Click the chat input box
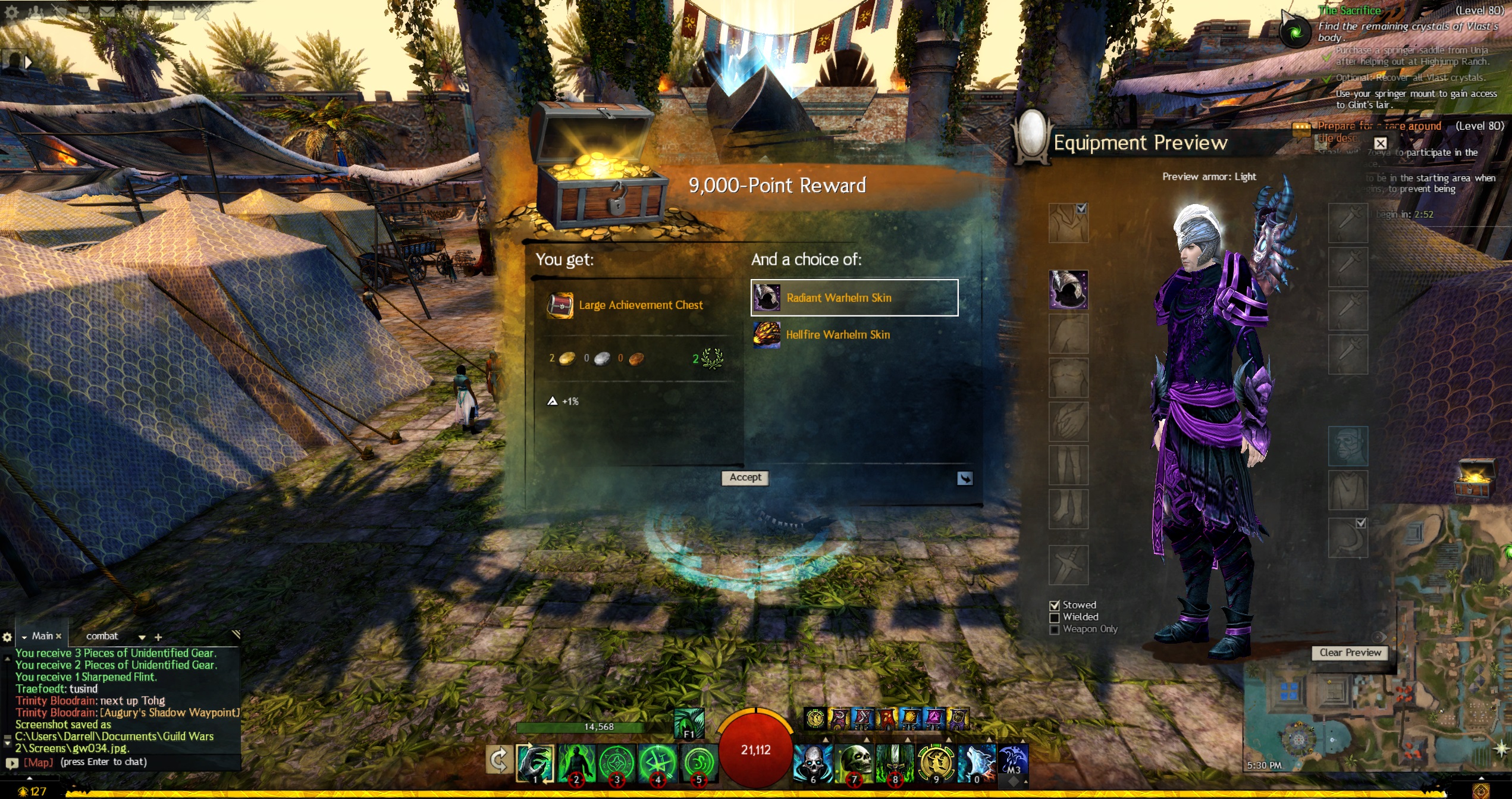The image size is (1512, 799). [x=131, y=762]
